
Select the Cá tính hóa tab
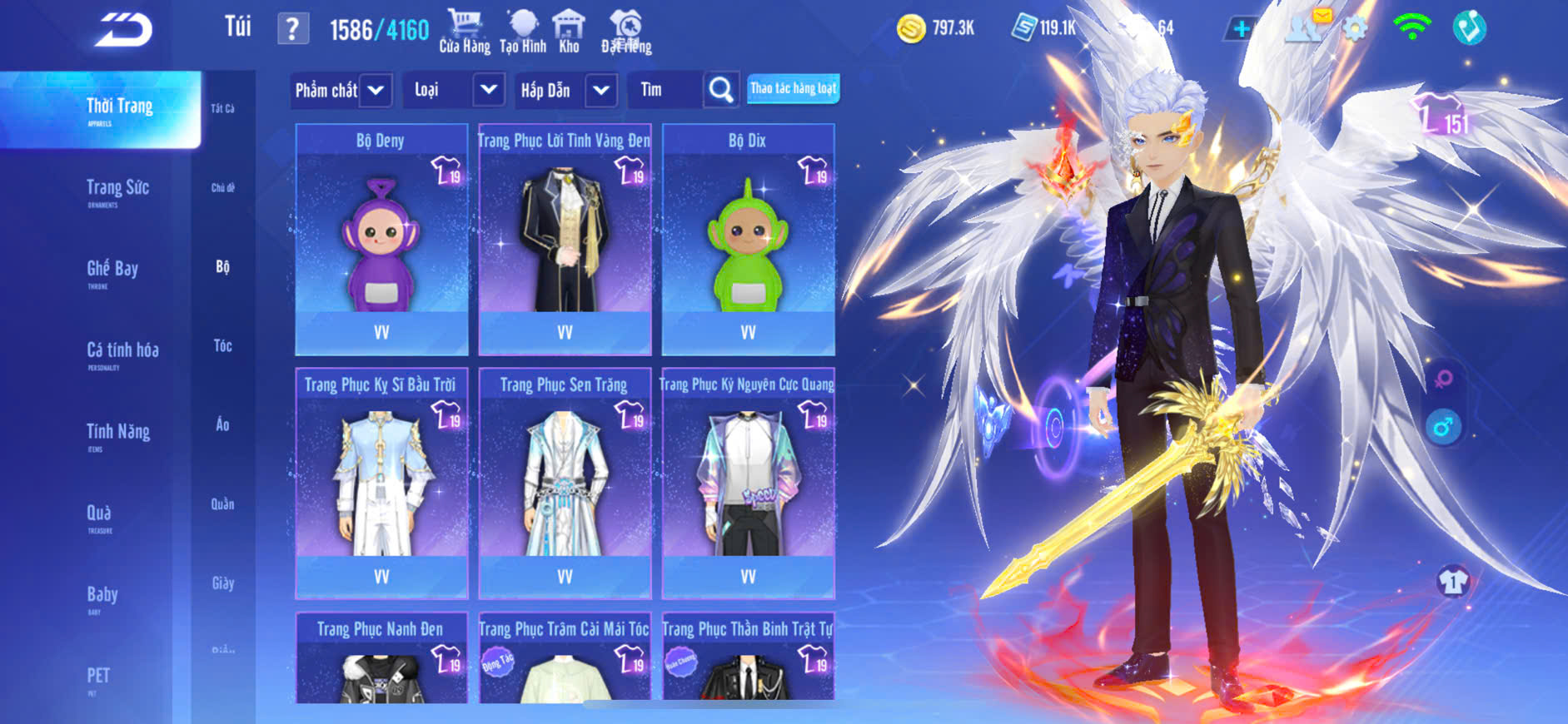[x=122, y=352]
